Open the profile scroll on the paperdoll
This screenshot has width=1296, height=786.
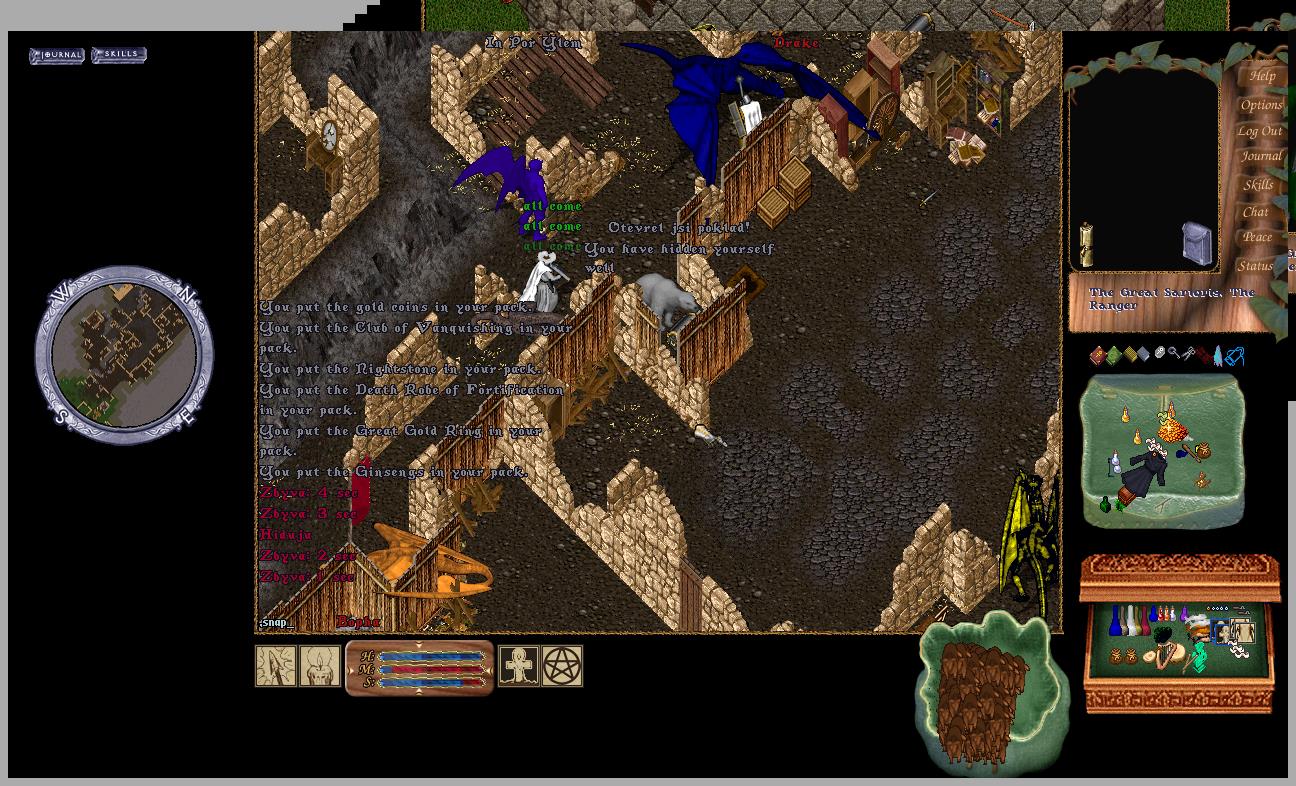1086,243
